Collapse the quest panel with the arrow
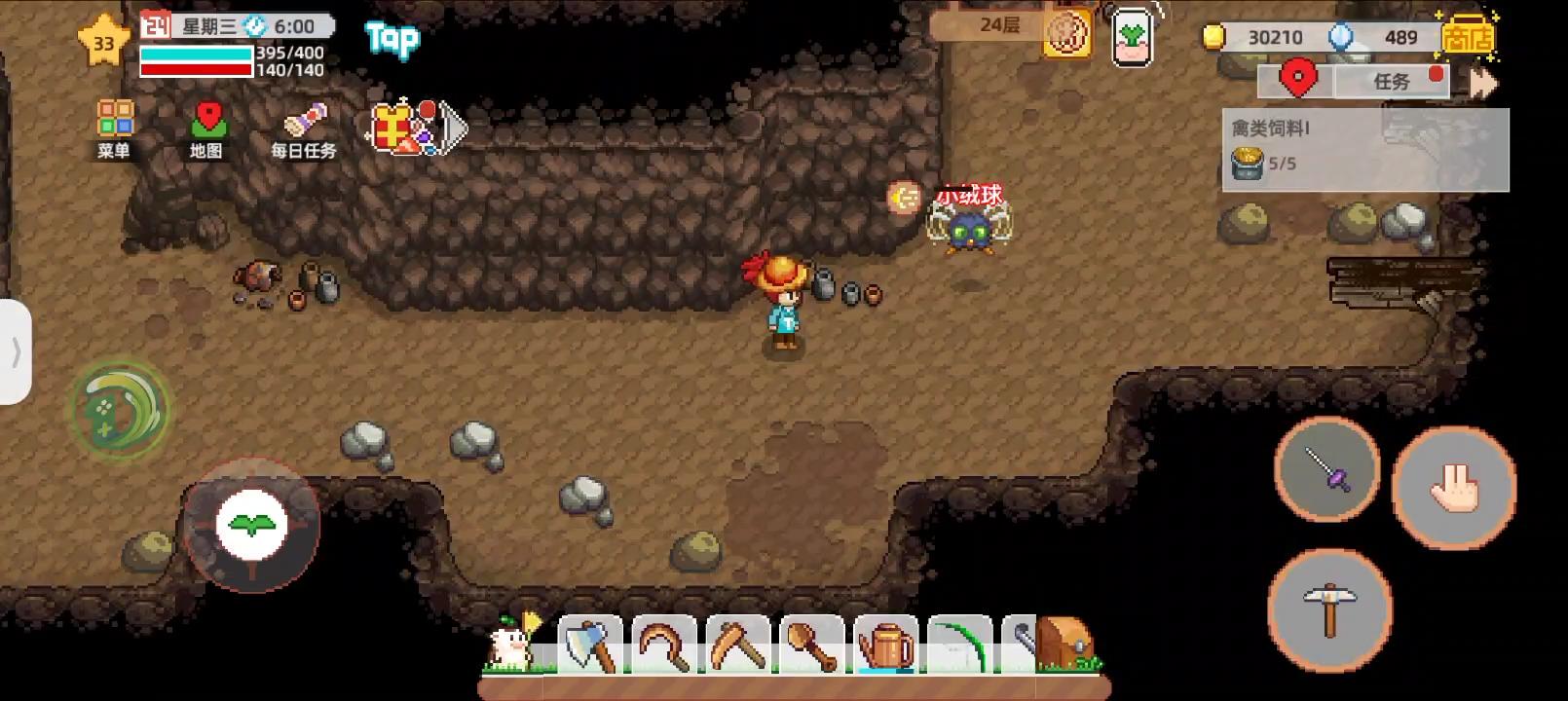Screen dimensions: 1568x701 [1483, 81]
